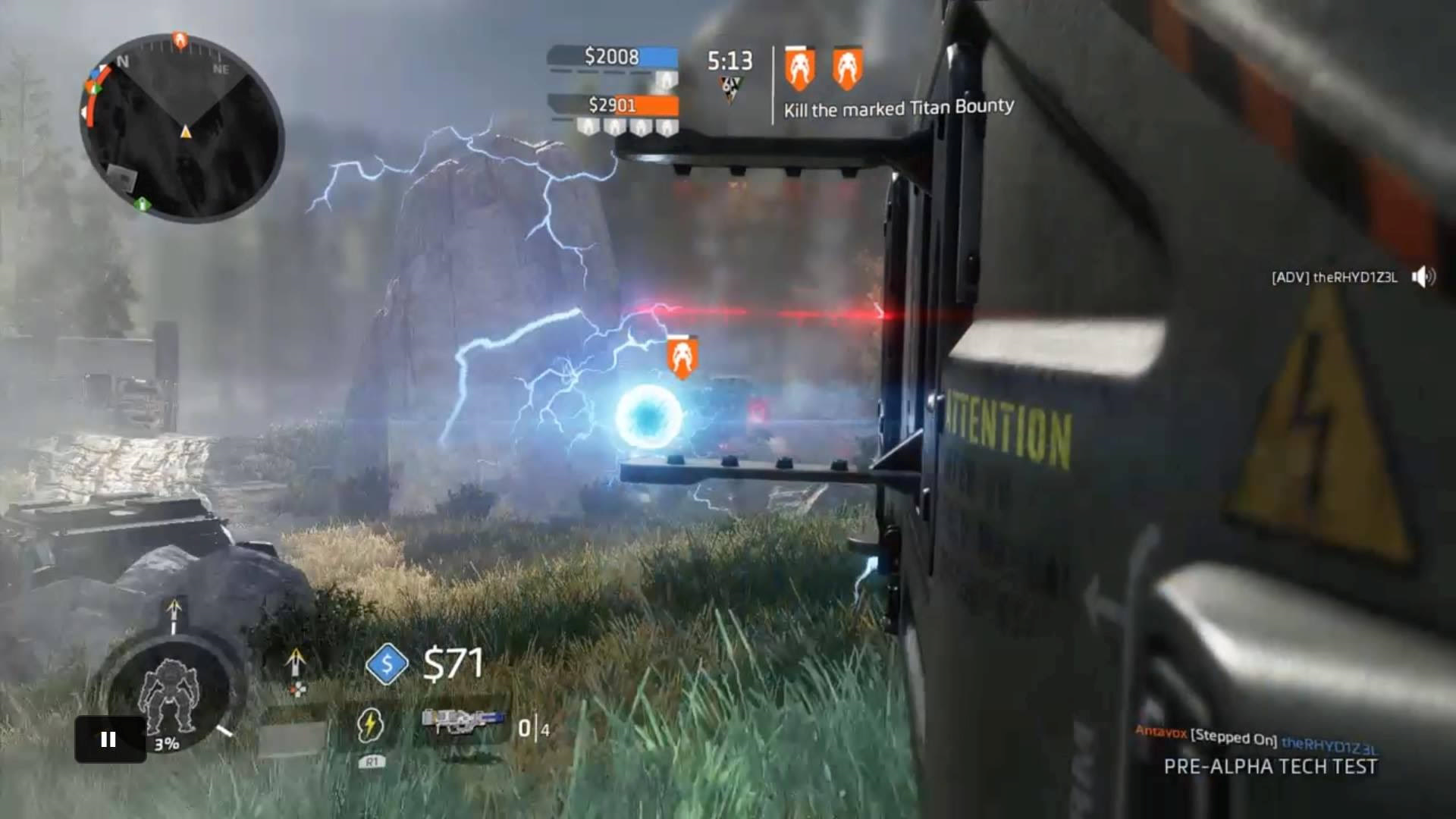
Task: Activate the lightning bolt ability icon
Action: (370, 726)
